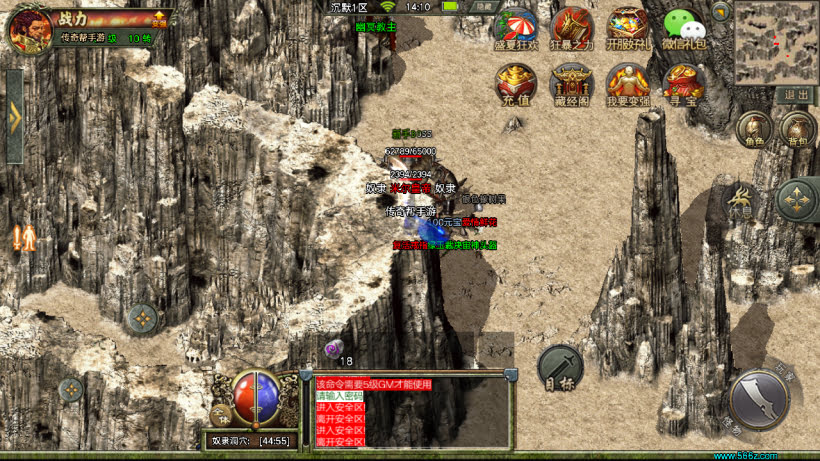Open the 藏经阁 scripture pavilion

pyautogui.click(x=572, y=83)
